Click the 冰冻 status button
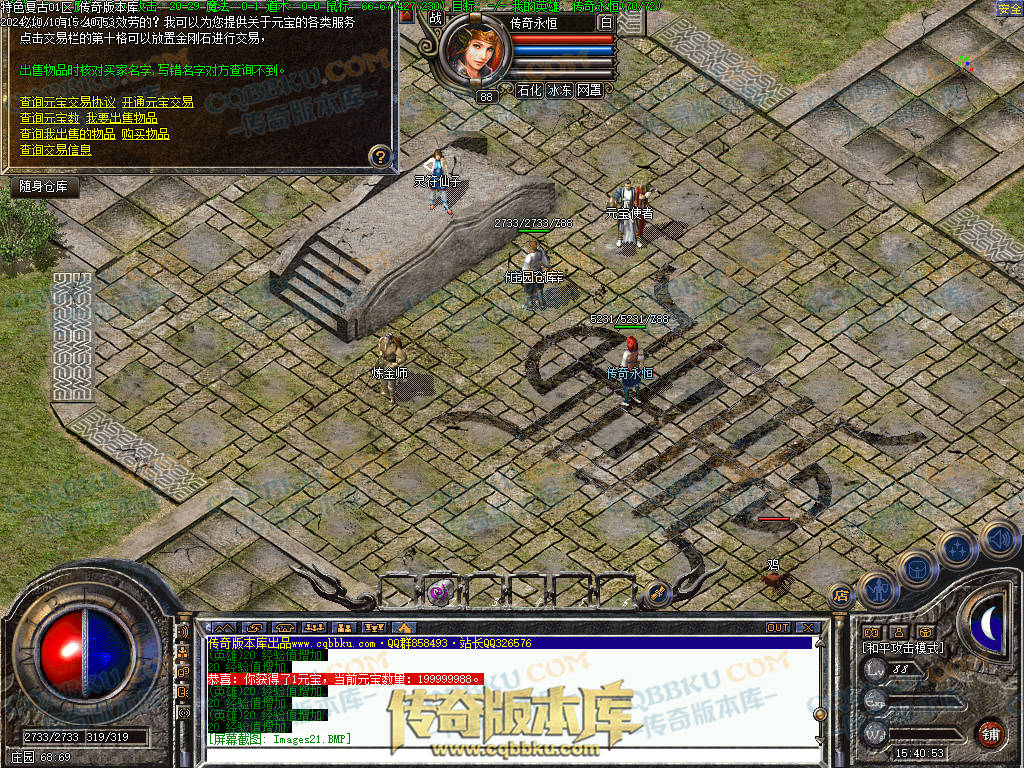 559,90
